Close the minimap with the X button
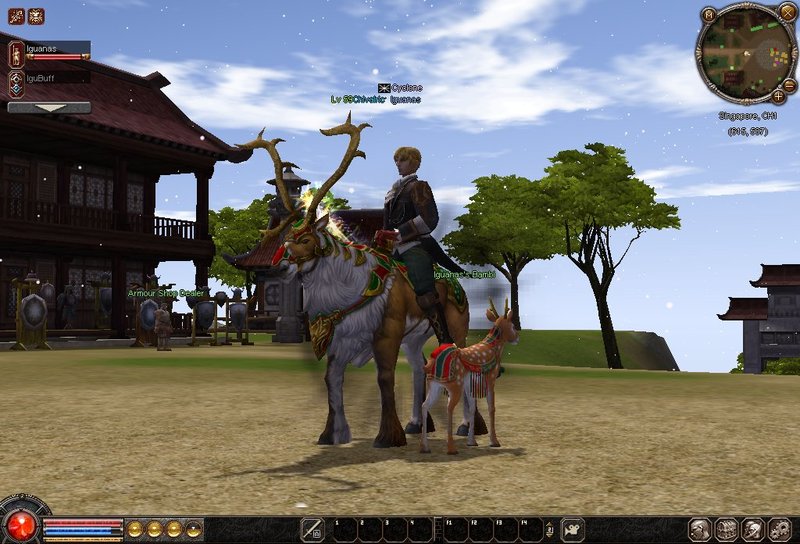This screenshot has height=544, width=800. pos(787,14)
